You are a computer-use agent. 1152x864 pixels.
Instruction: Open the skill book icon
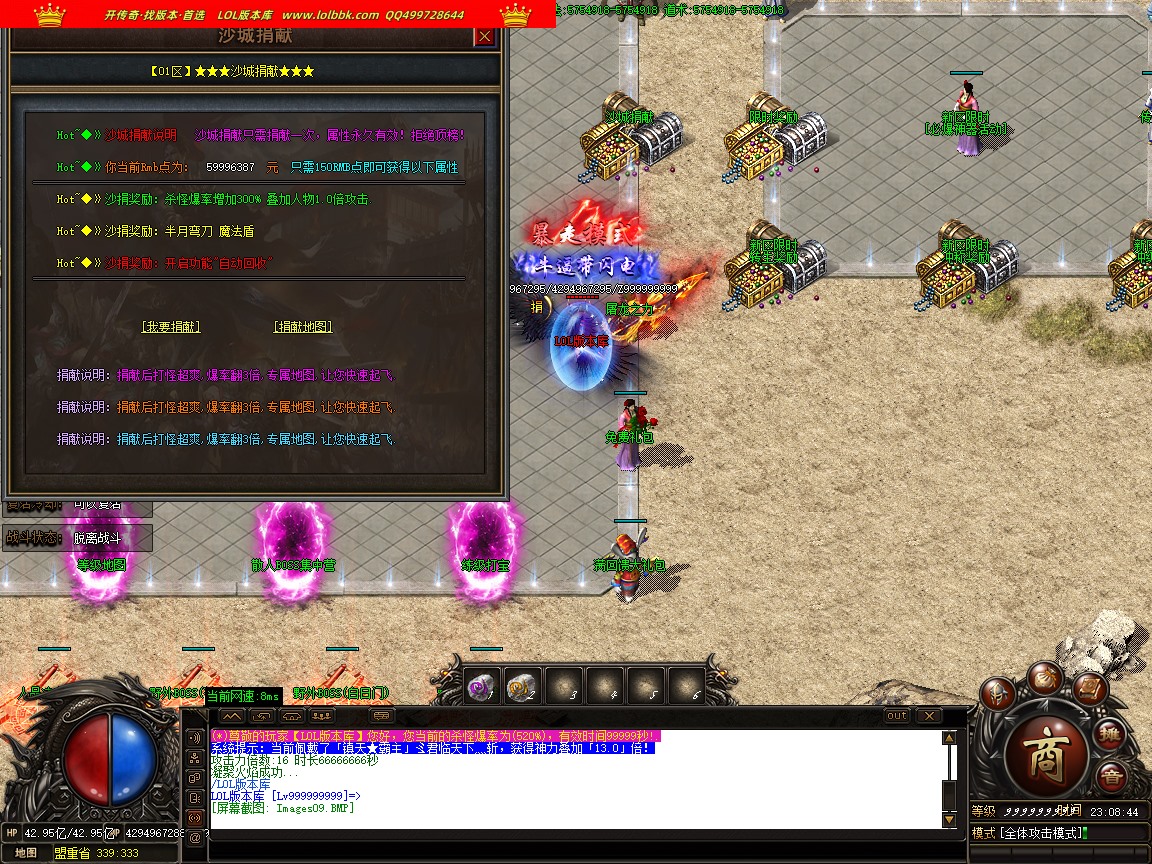click(1090, 689)
